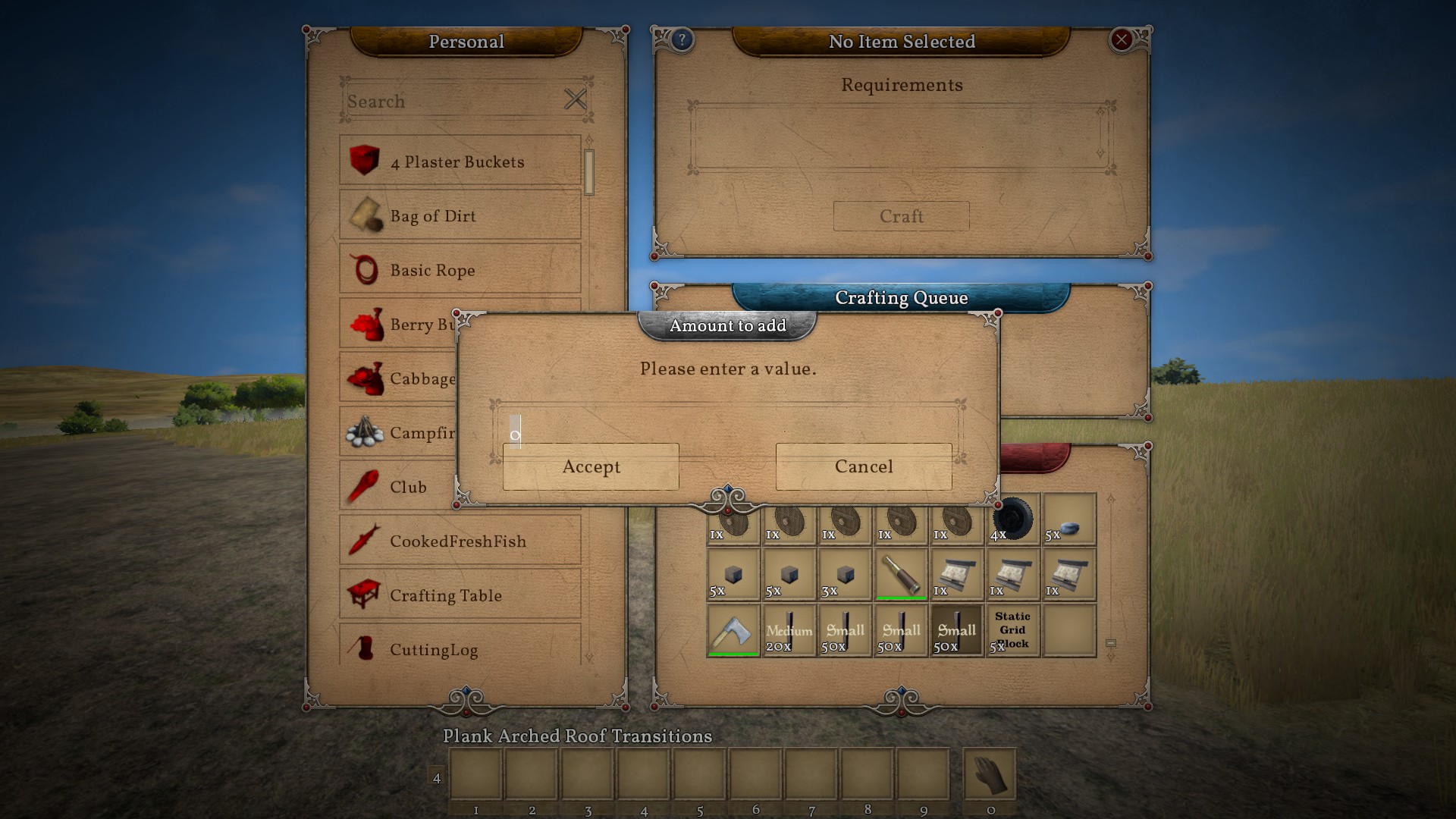Select the axe inventory slot
Viewport: 1456px width, 819px height.
(733, 630)
